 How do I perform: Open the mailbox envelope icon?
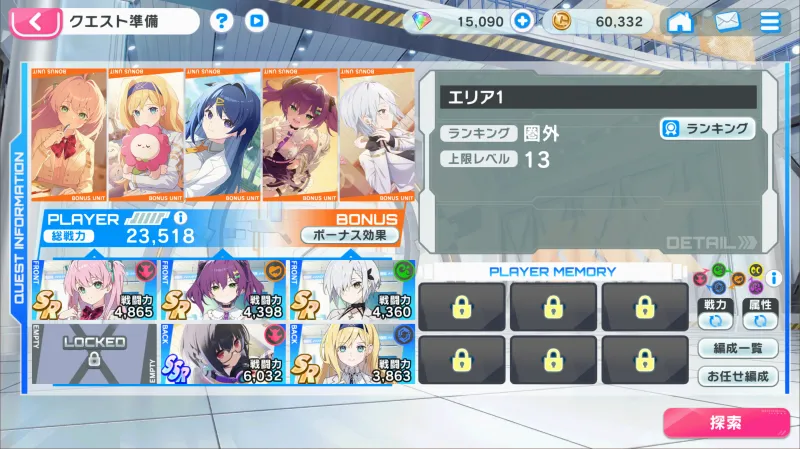[x=727, y=21]
